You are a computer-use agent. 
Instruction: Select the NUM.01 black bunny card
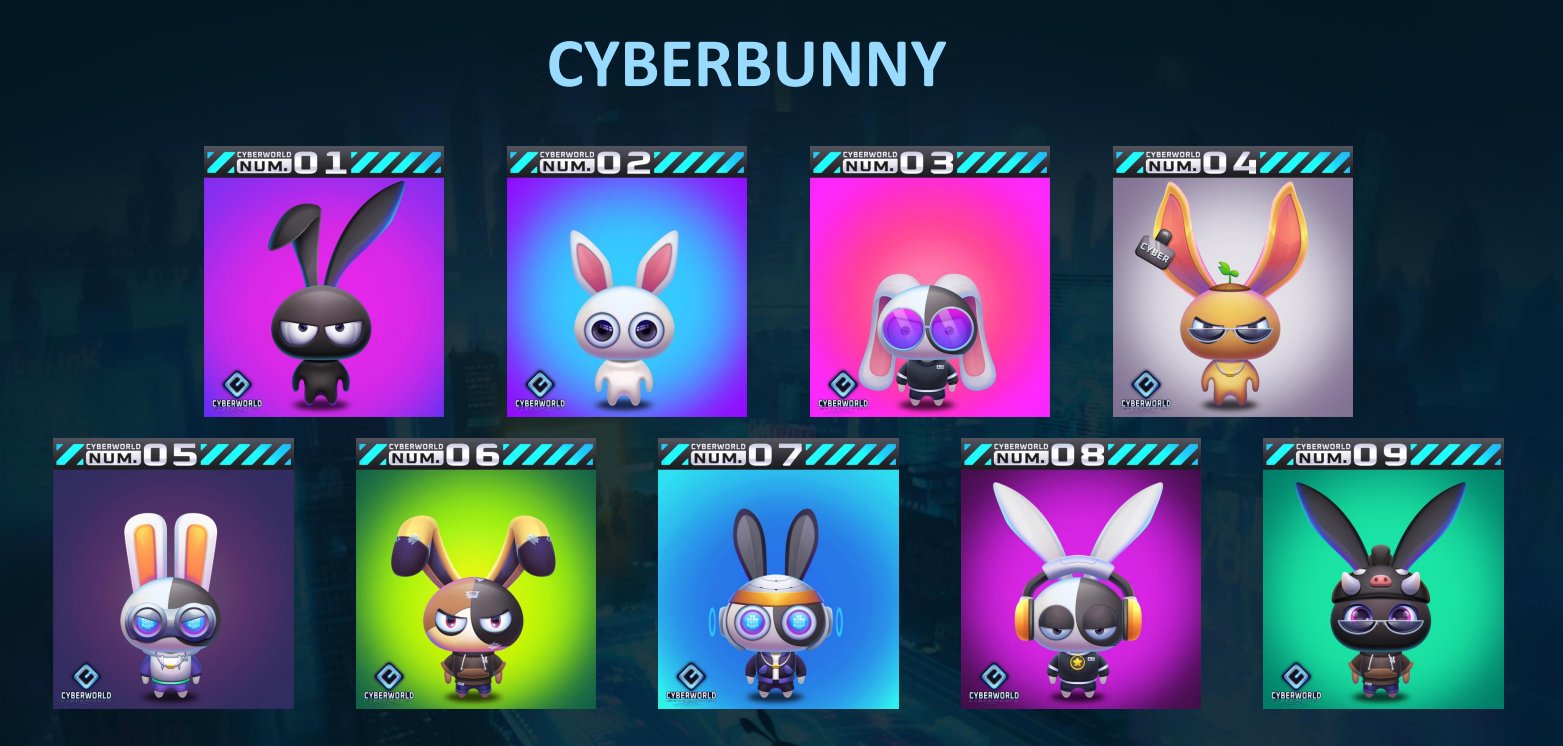[323, 296]
